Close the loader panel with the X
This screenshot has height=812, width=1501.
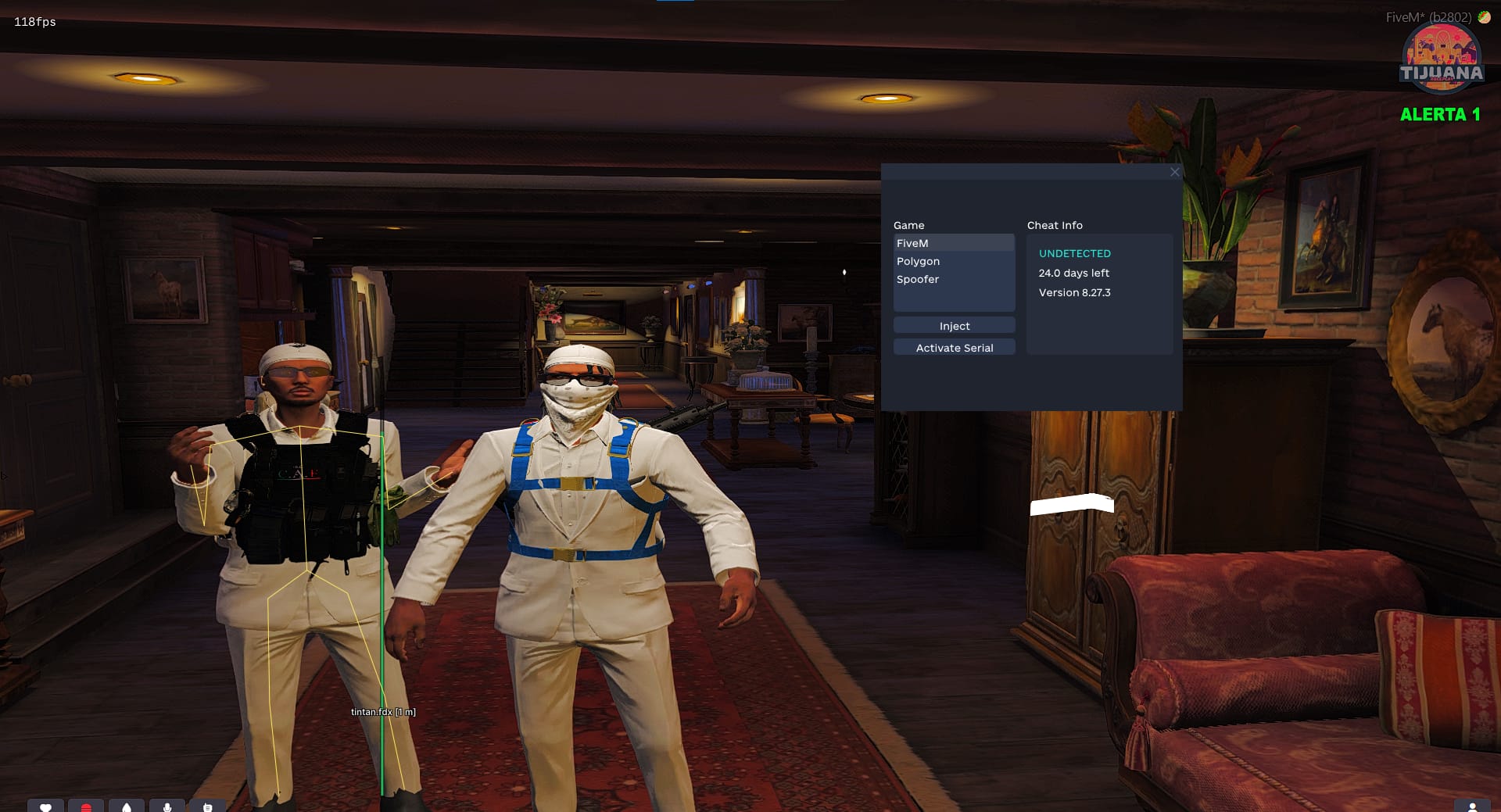point(1174,172)
